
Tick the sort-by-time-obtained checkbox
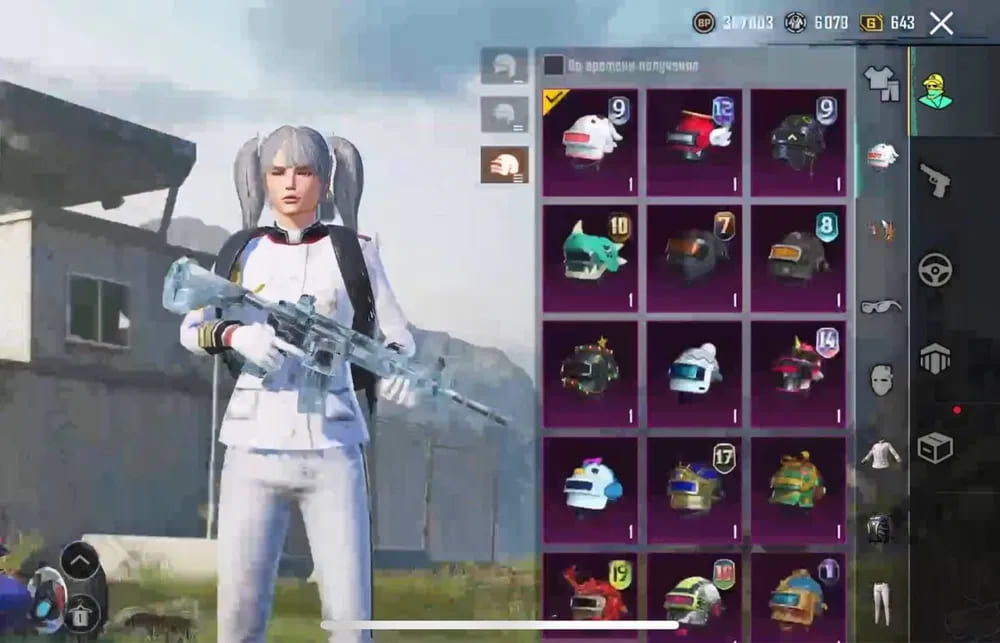[554, 66]
